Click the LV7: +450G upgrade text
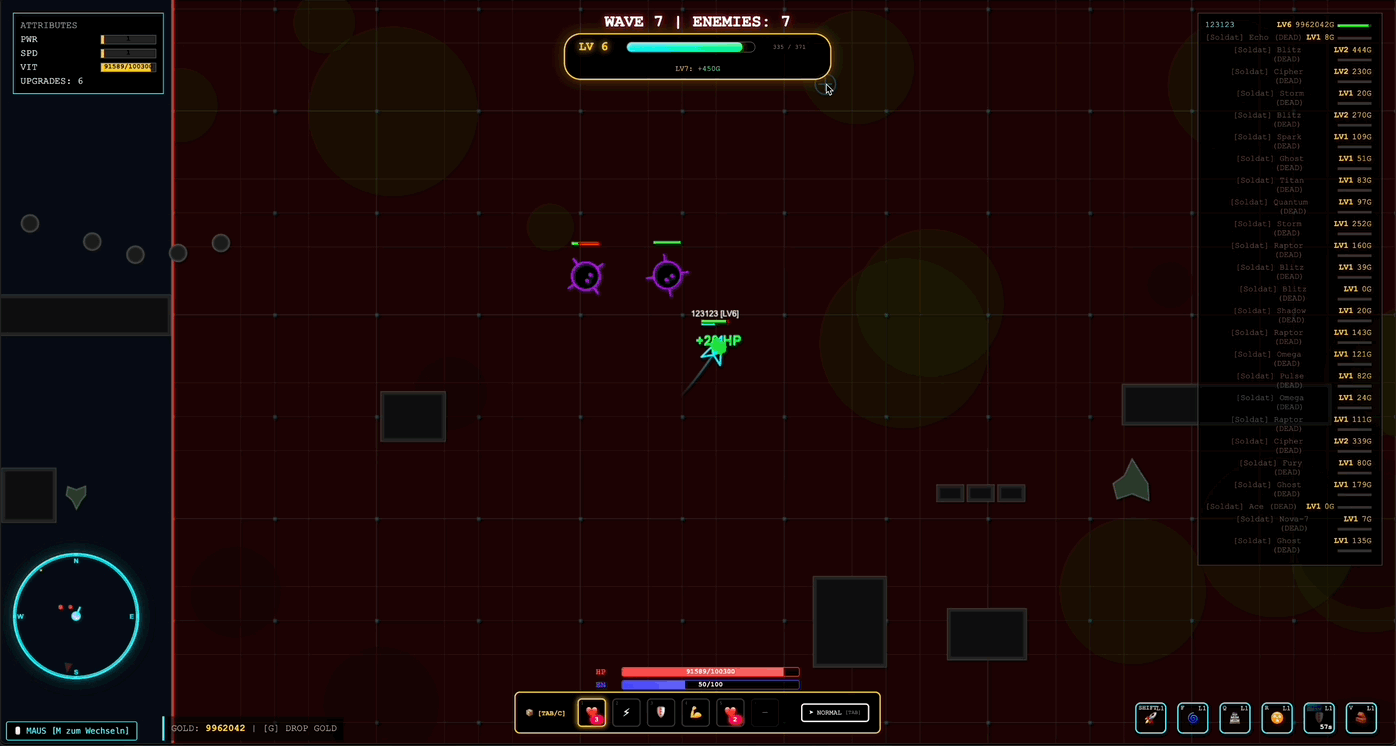The width and height of the screenshot is (1396, 746). tap(697, 68)
